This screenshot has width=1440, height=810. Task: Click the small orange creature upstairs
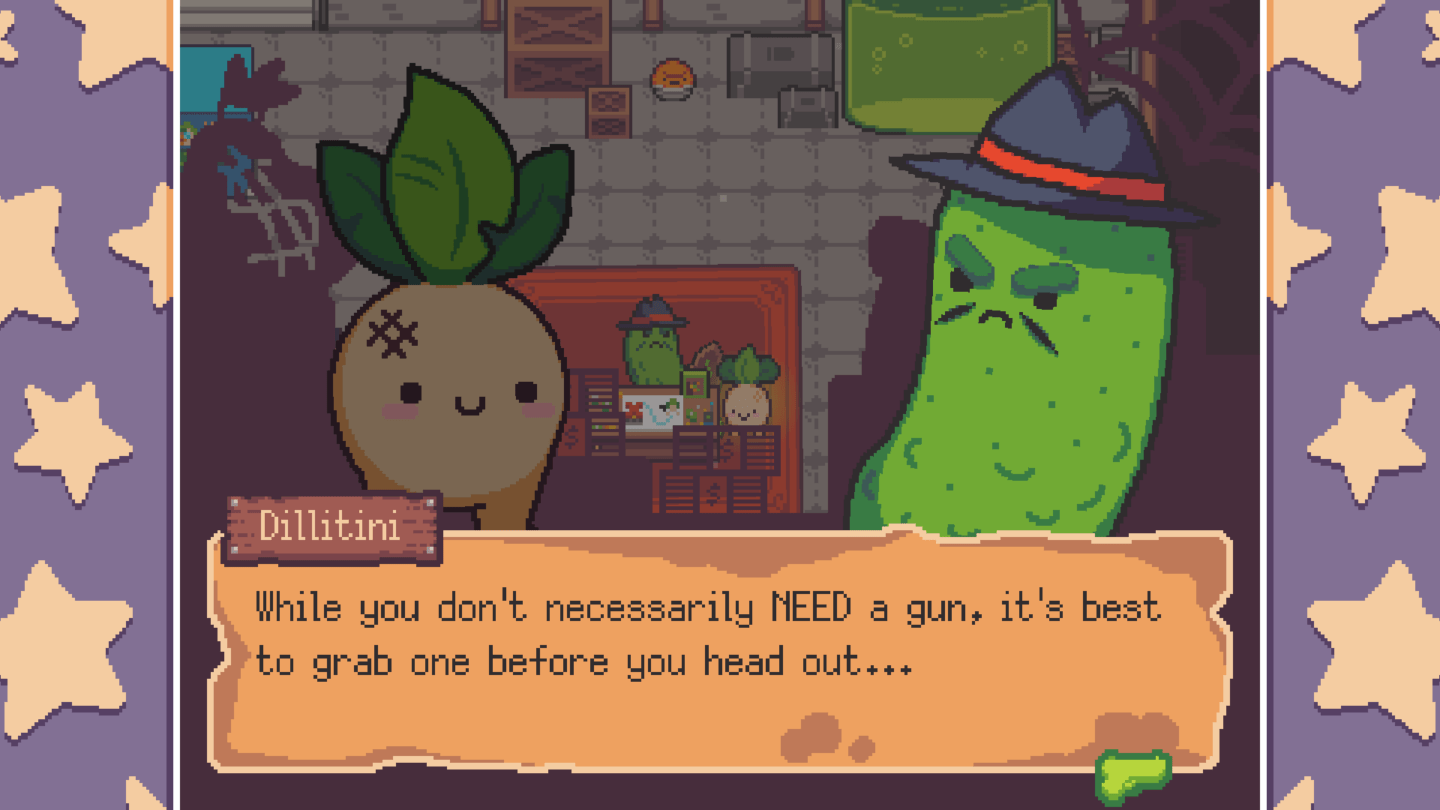(x=672, y=78)
